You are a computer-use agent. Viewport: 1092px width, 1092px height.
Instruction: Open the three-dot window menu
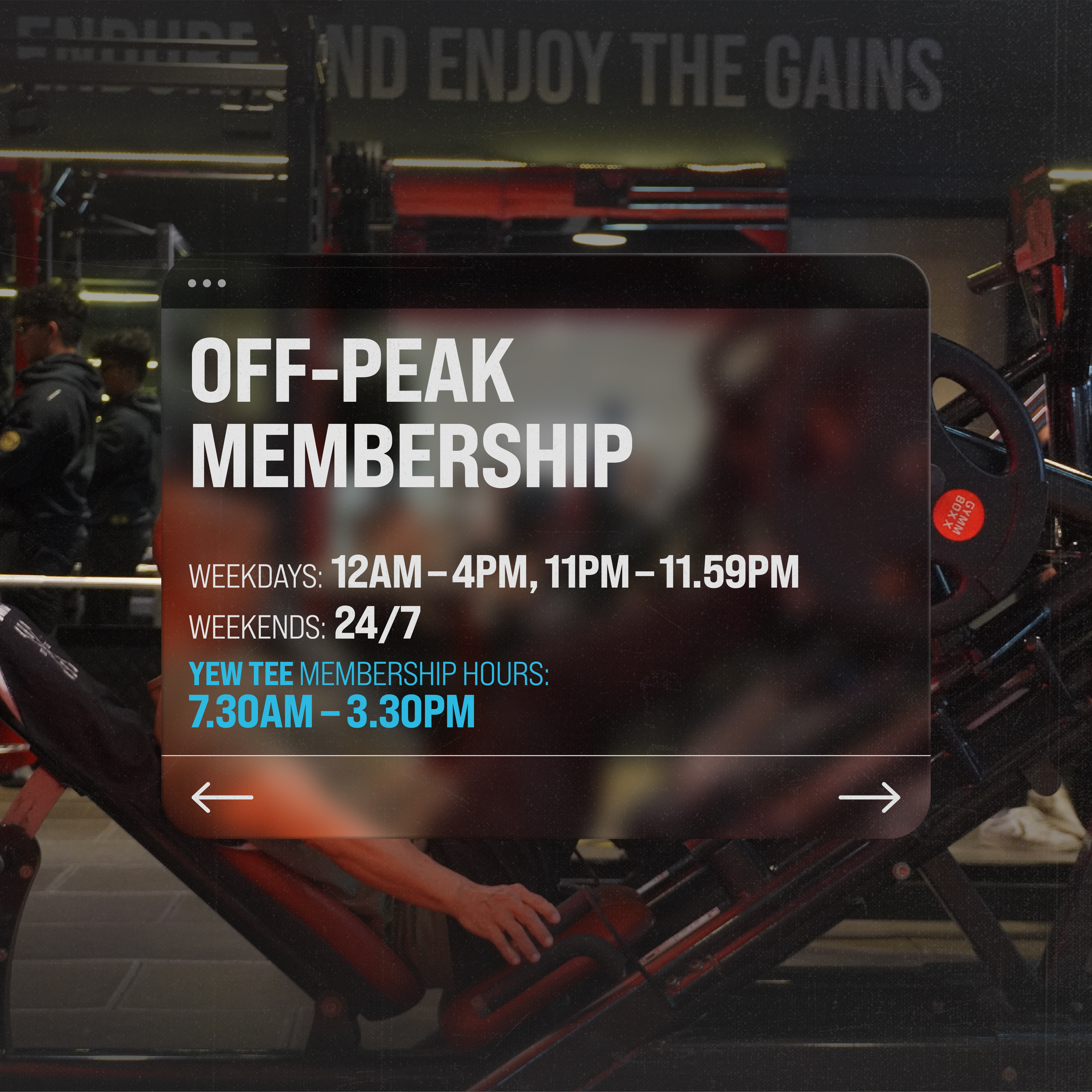(x=207, y=283)
